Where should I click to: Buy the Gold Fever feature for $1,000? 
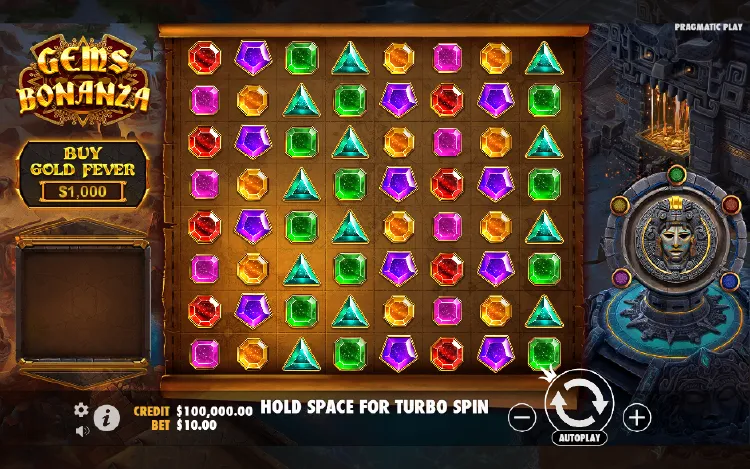click(x=83, y=172)
